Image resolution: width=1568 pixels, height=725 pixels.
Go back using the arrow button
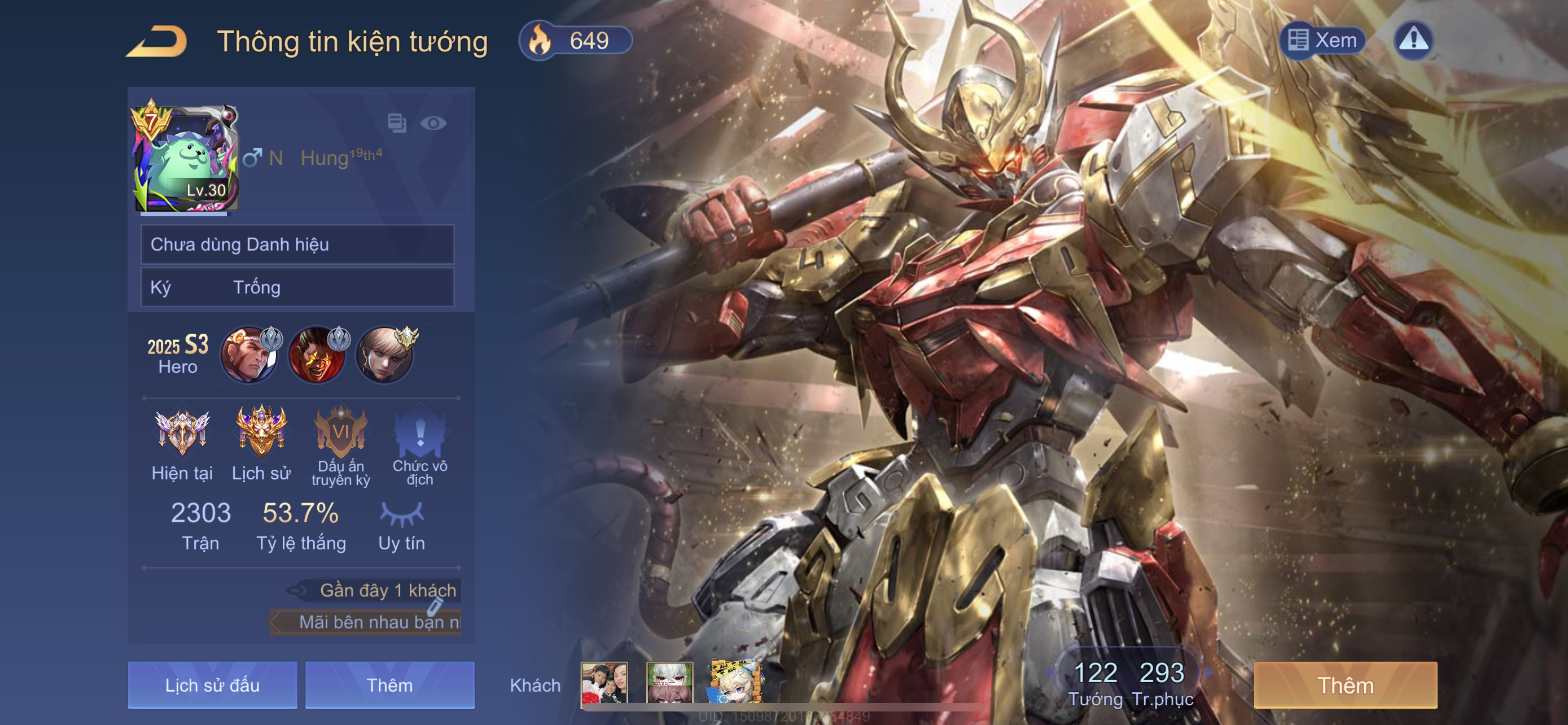tap(157, 41)
